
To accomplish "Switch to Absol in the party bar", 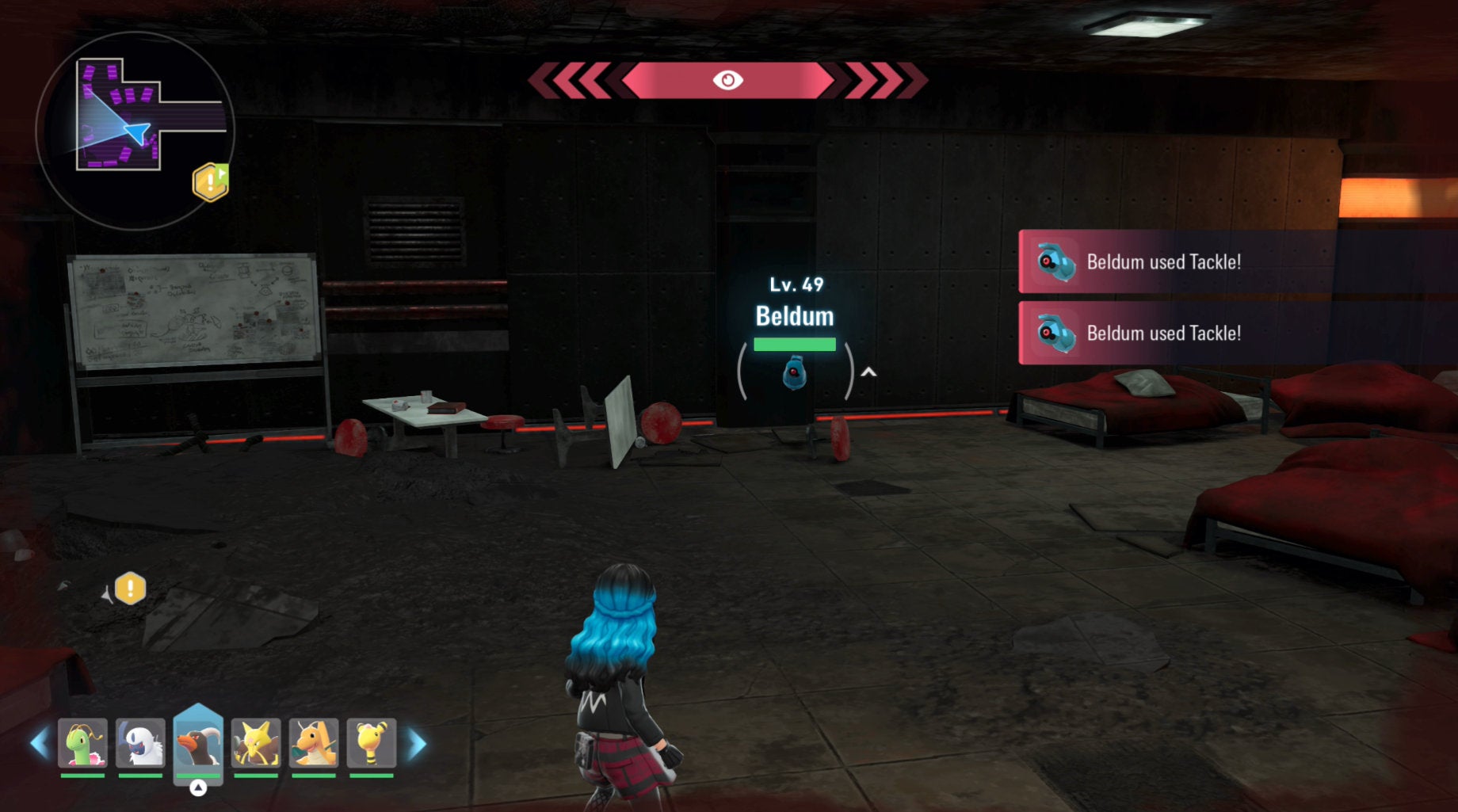I will [x=140, y=744].
